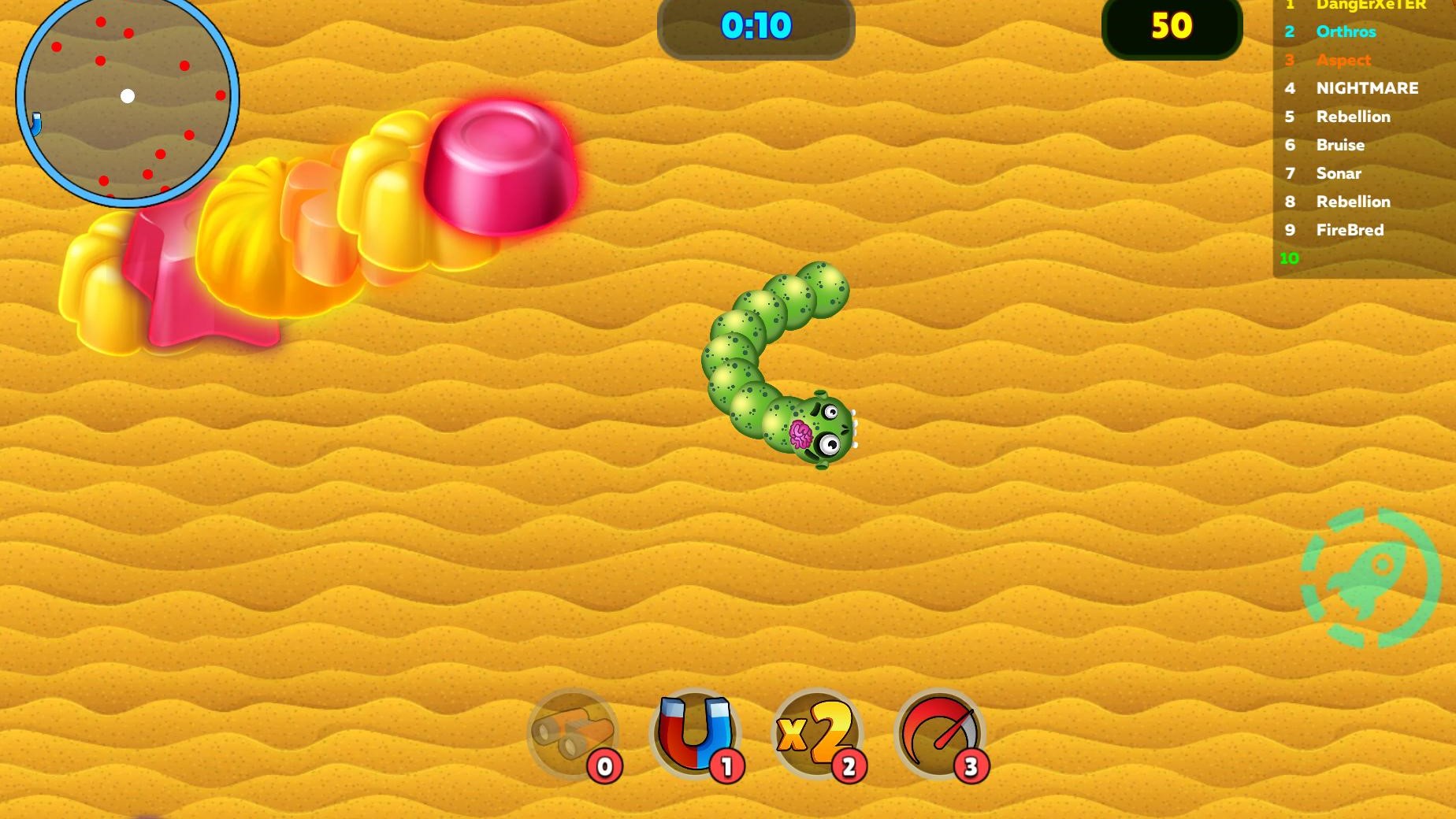The image size is (1456, 819).
Task: Expand the leaderboard panel
Action: point(1363,134)
